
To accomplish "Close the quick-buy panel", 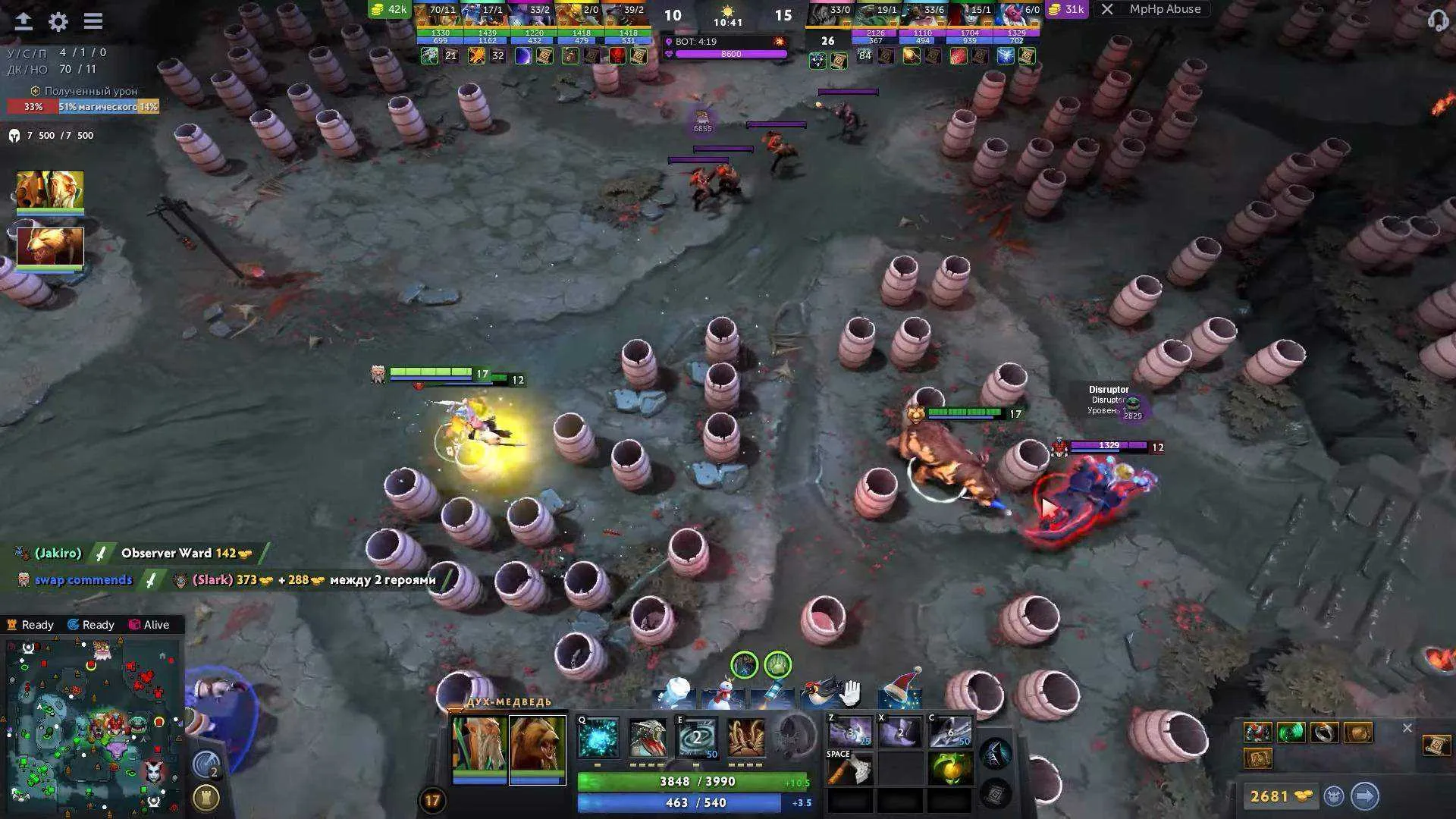I will [x=1407, y=728].
